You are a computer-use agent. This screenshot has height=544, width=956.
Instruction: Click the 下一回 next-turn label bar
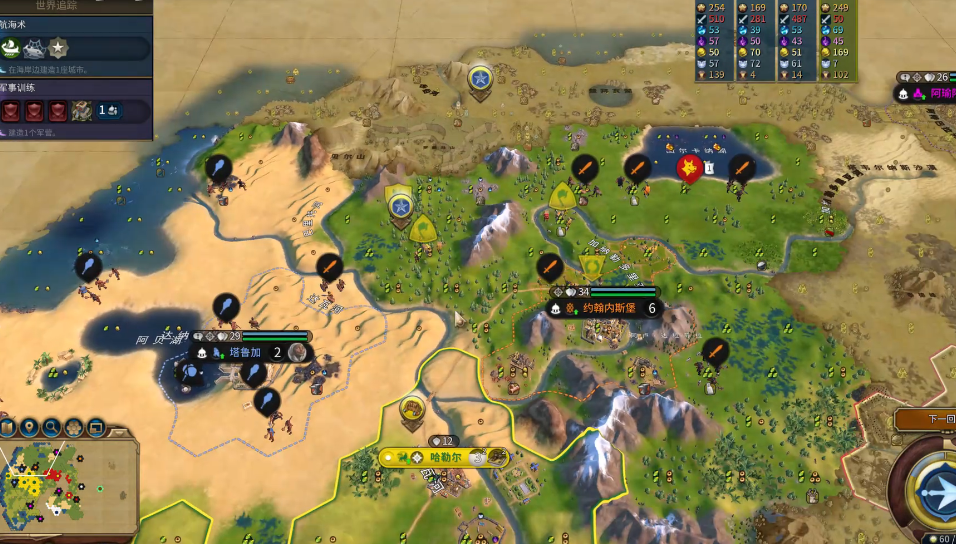tap(929, 419)
